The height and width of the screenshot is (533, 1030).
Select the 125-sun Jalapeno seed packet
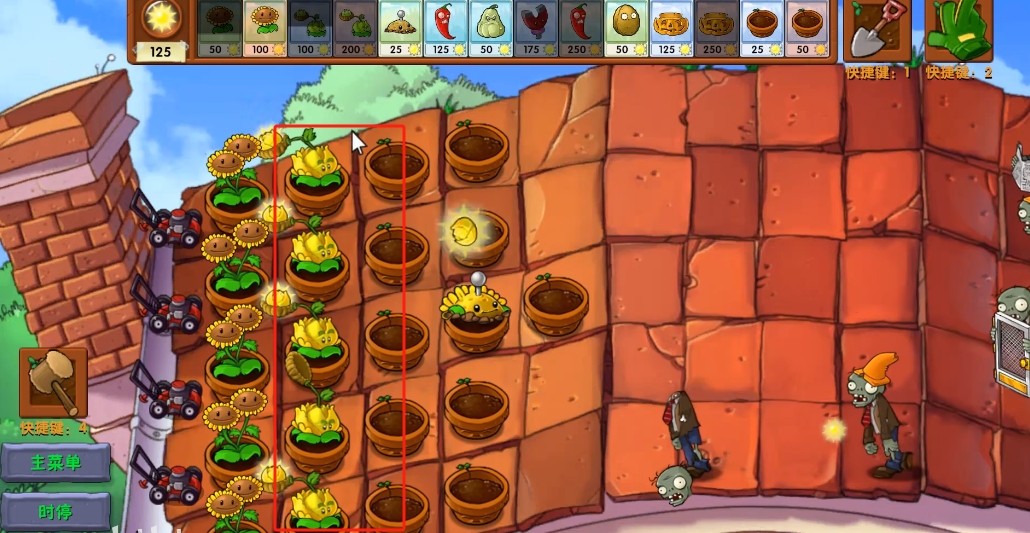pyautogui.click(x=445, y=27)
